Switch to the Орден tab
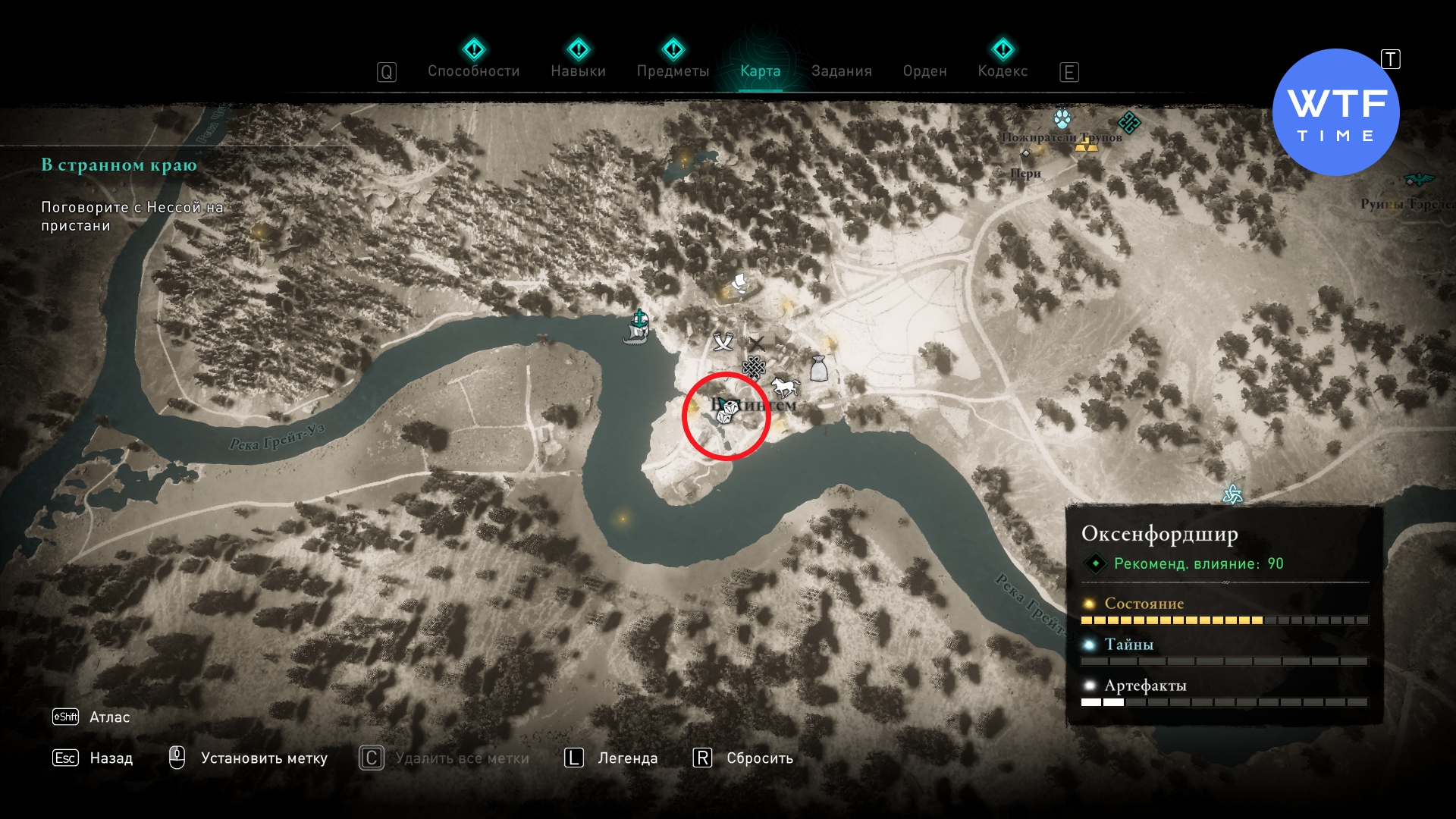The height and width of the screenshot is (819, 1456). (x=924, y=71)
